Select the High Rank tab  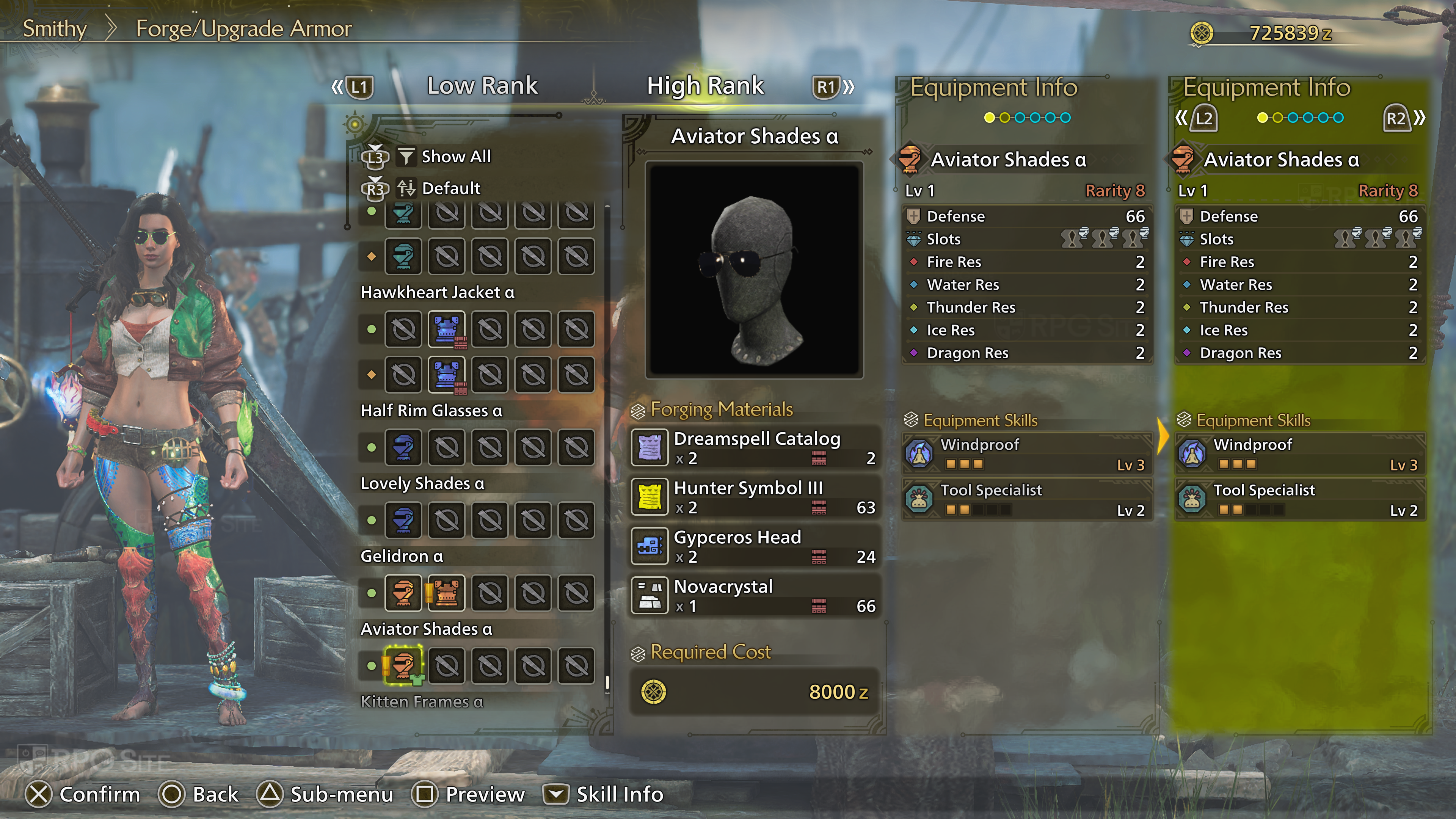point(705,86)
